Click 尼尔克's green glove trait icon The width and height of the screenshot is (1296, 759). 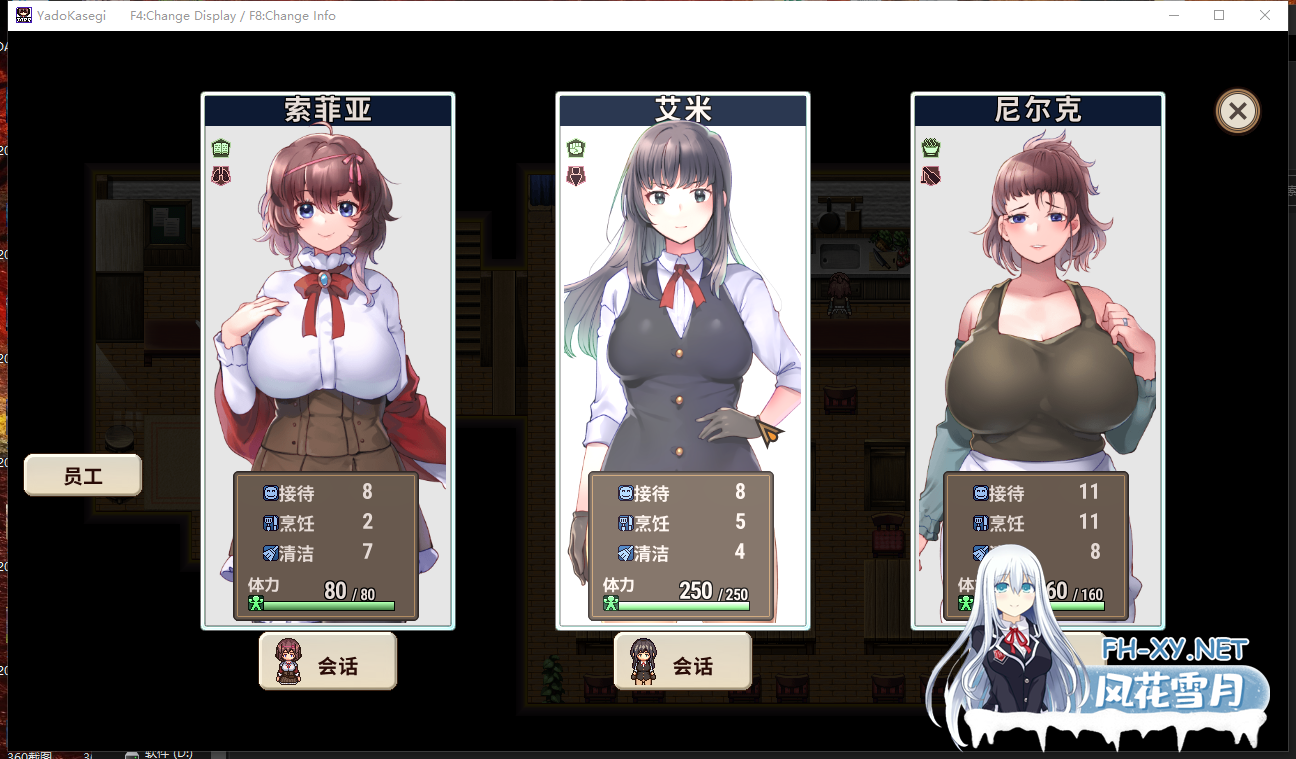(929, 146)
